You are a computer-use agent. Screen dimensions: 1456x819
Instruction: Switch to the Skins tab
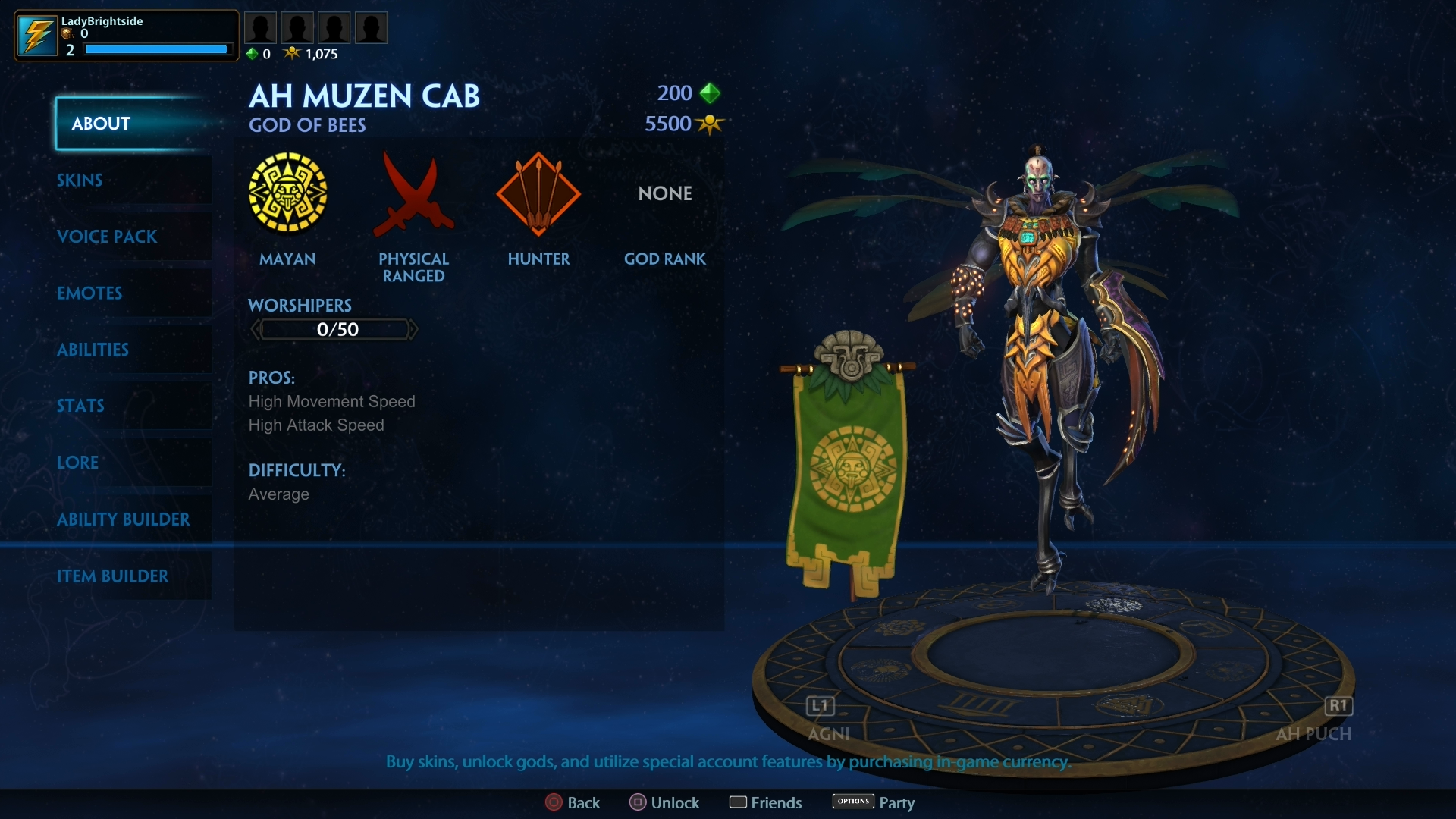(79, 180)
